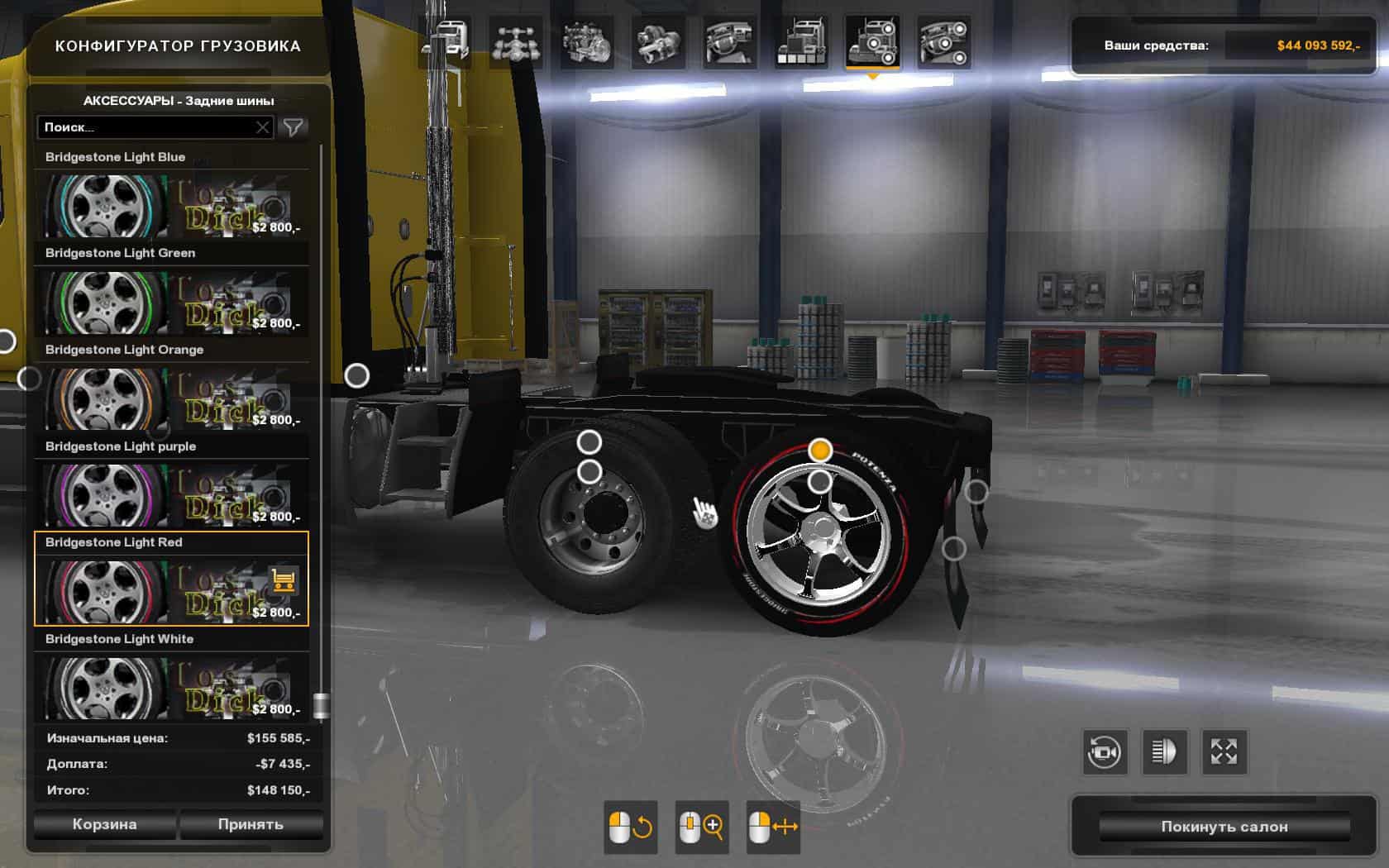1389x868 pixels.
Task: Open the filter funnel options
Action: coord(294,127)
